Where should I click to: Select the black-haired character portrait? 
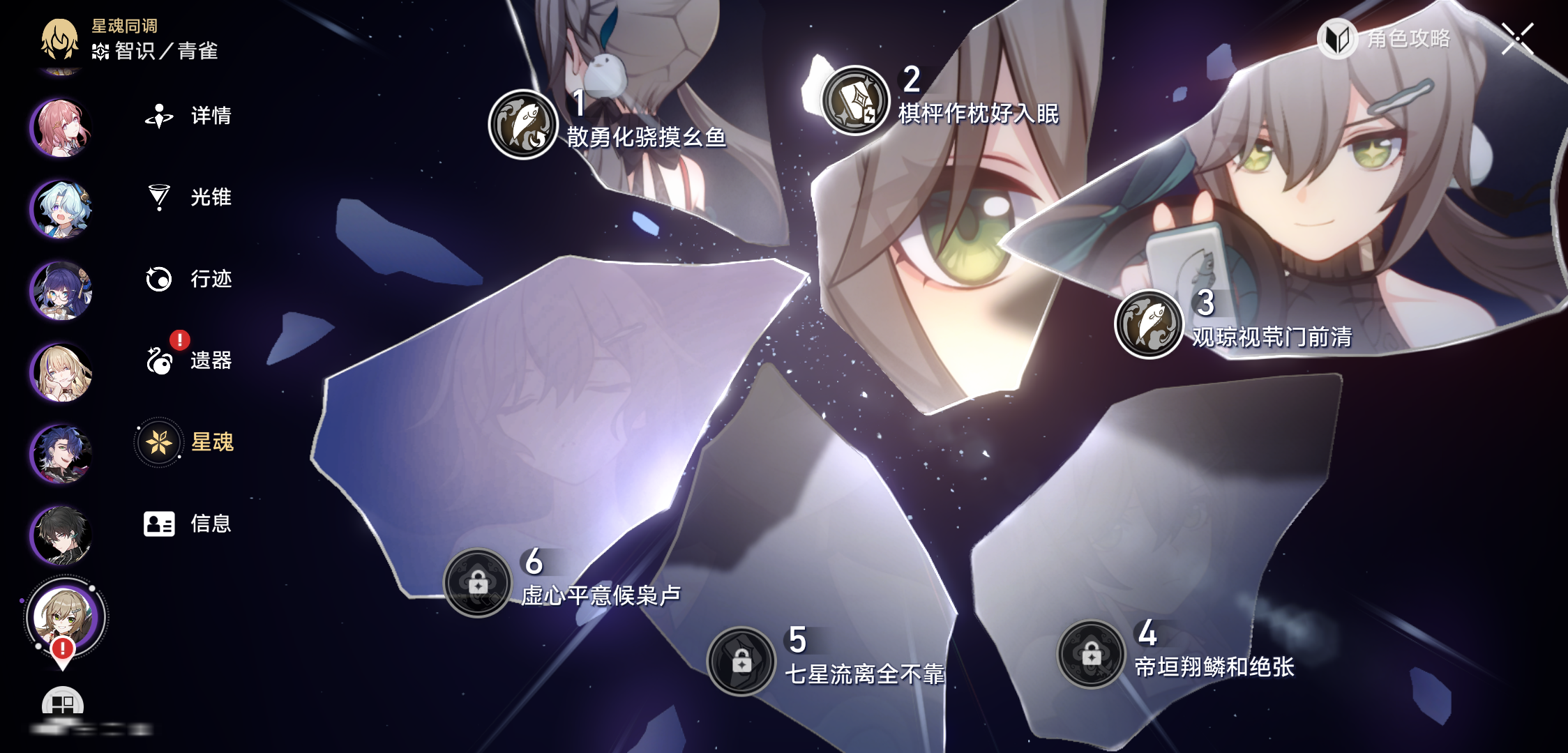pos(61,535)
